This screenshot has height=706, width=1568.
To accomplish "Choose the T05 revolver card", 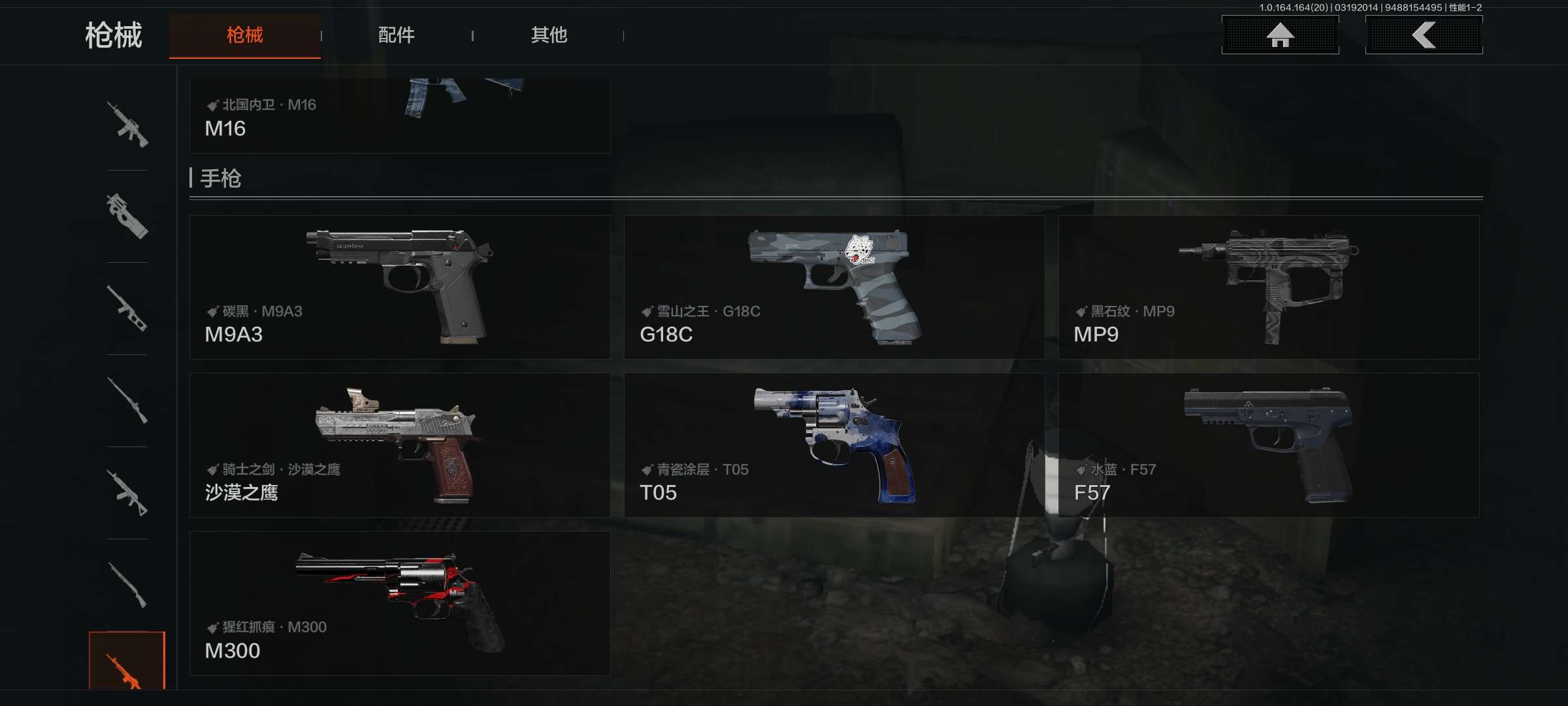I will 834,445.
